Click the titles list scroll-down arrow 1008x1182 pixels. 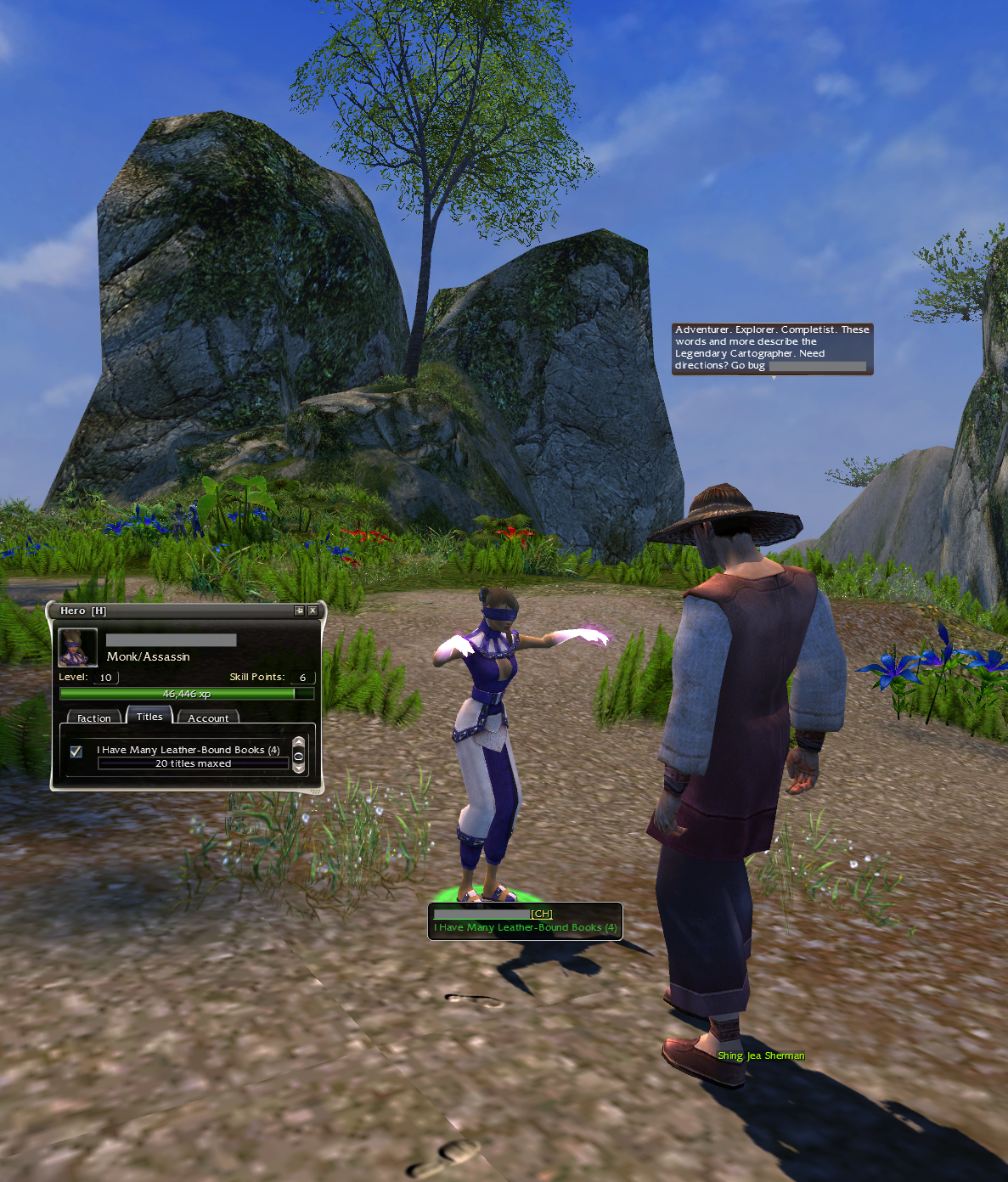coord(298,768)
